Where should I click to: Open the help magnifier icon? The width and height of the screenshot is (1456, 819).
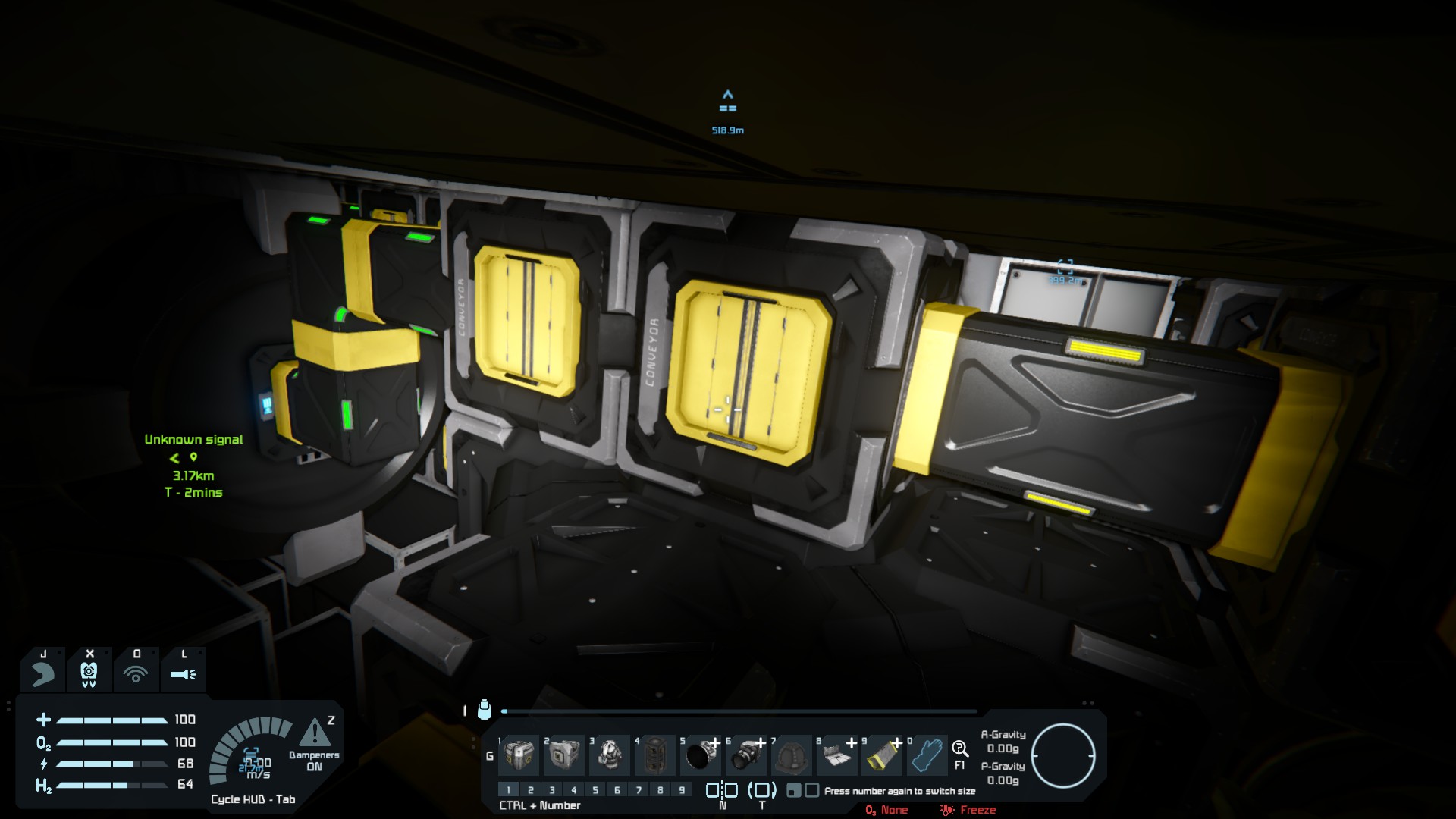coord(960,749)
